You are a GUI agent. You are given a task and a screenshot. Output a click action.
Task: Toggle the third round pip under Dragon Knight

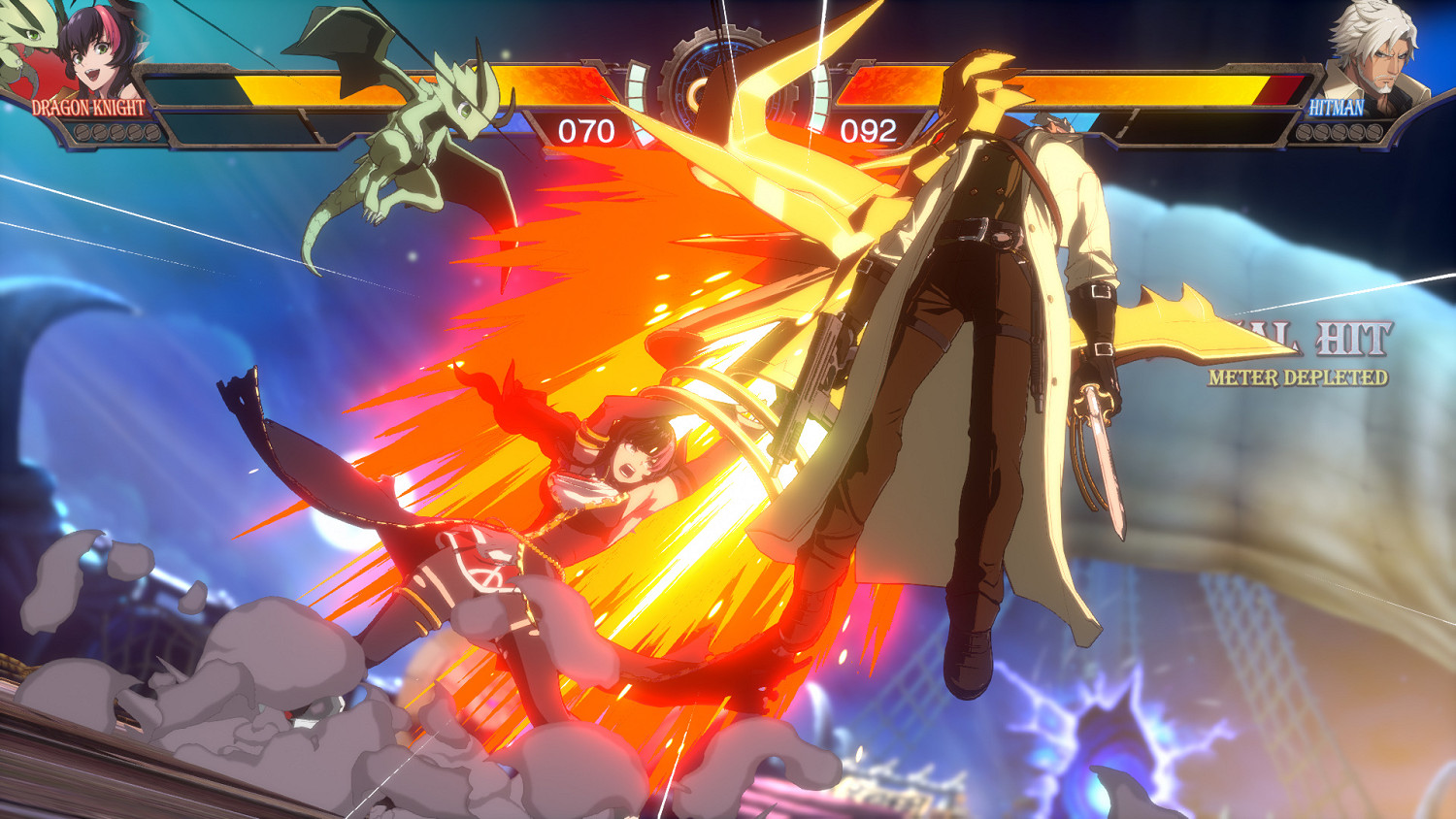116,133
